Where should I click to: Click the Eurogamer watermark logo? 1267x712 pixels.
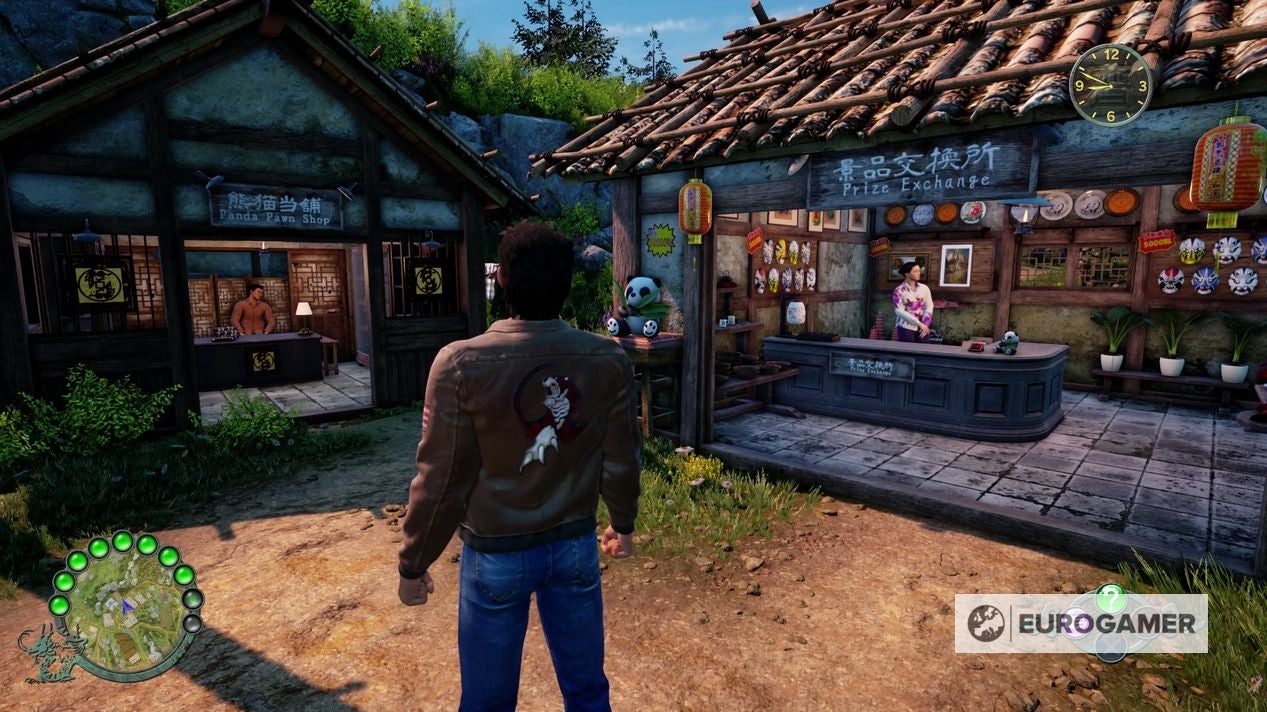coord(1080,623)
